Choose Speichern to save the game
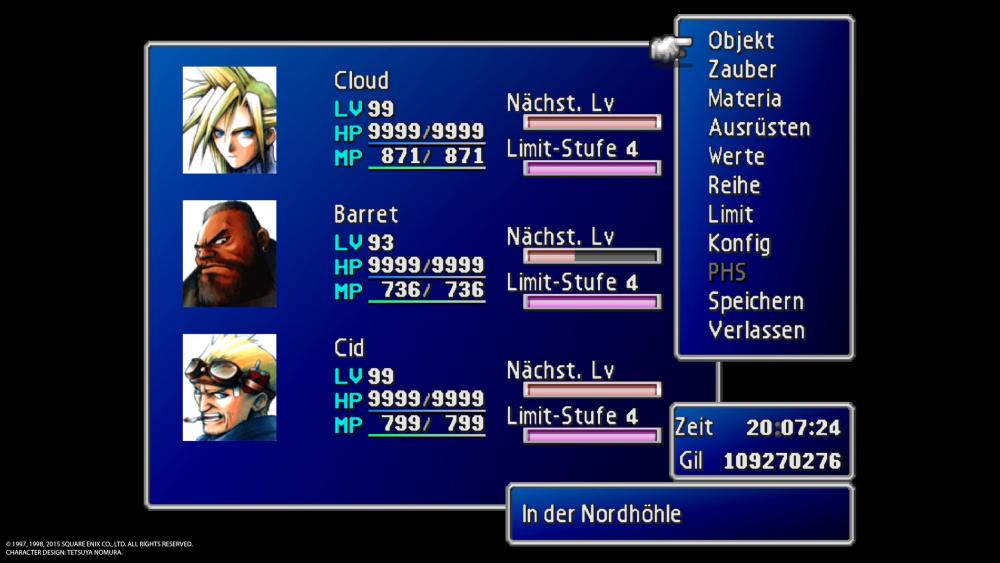This screenshot has width=1000, height=563. tap(756, 301)
